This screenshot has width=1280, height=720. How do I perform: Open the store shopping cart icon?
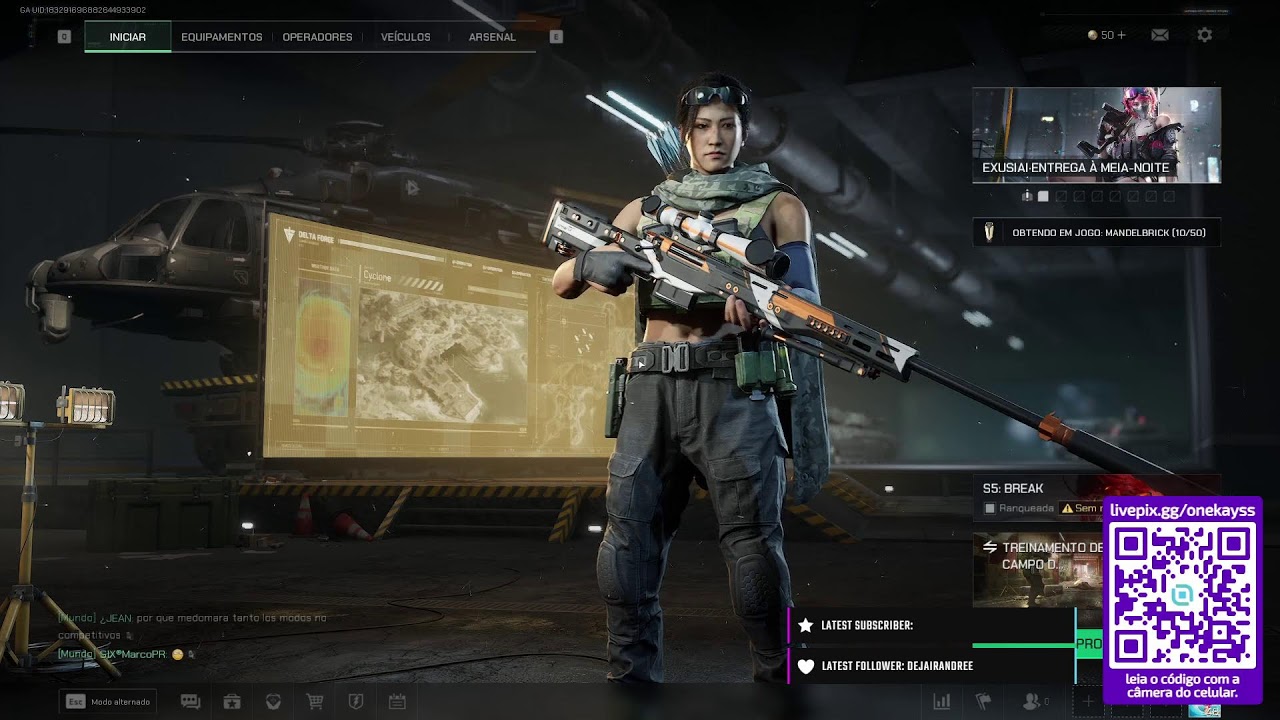coord(314,702)
